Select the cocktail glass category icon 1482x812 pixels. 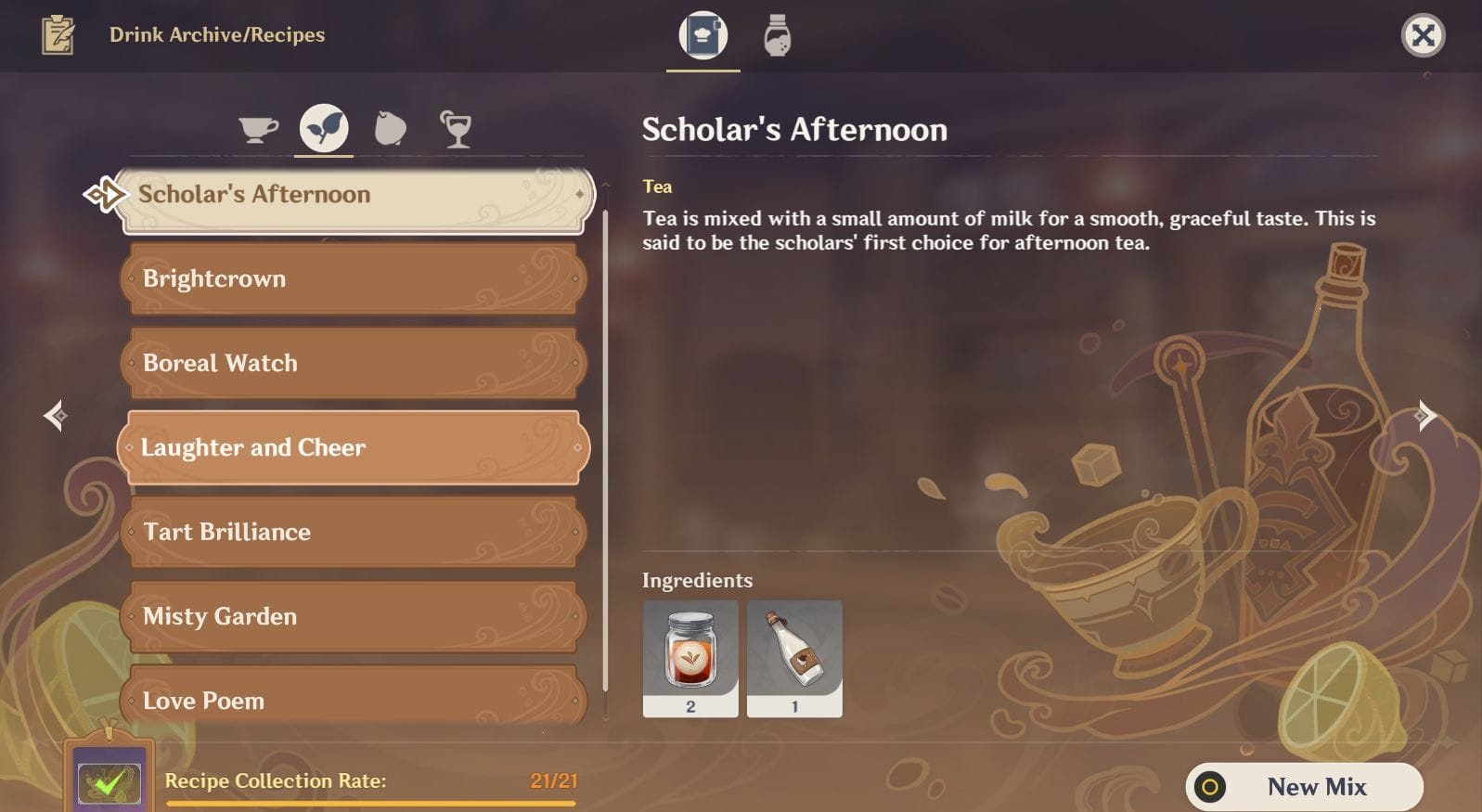(x=456, y=128)
